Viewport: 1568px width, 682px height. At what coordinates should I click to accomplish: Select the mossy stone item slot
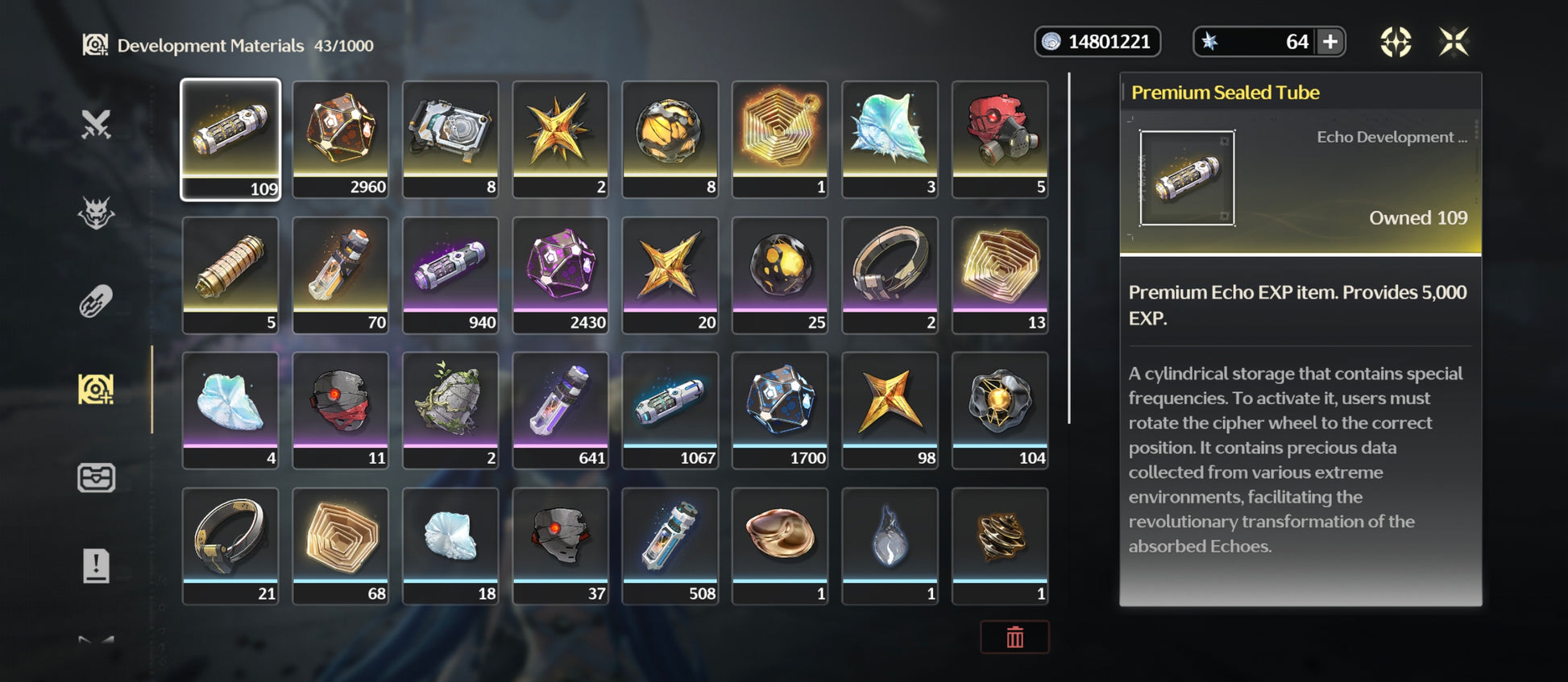click(x=450, y=410)
